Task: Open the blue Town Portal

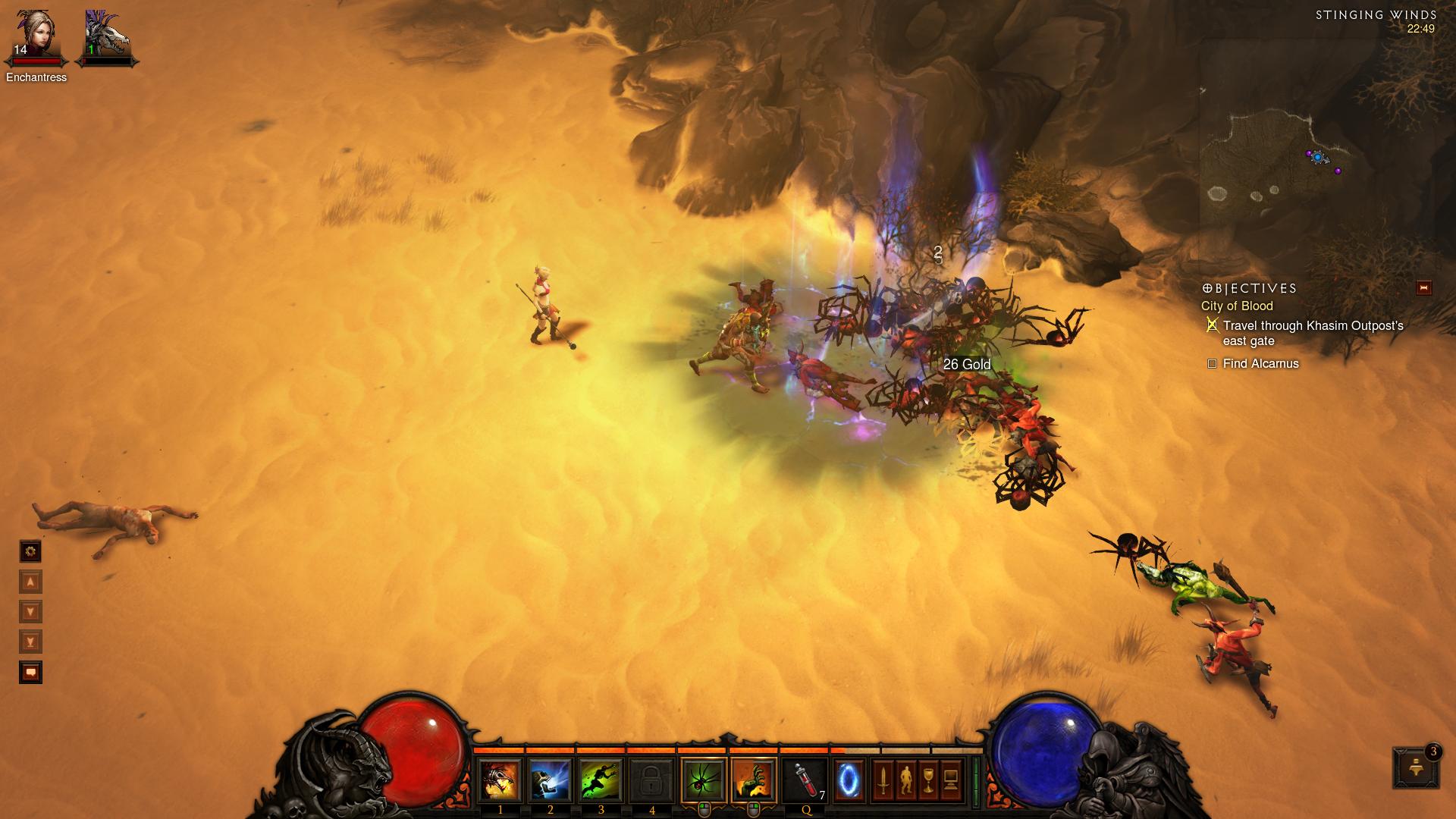Action: coord(849,780)
